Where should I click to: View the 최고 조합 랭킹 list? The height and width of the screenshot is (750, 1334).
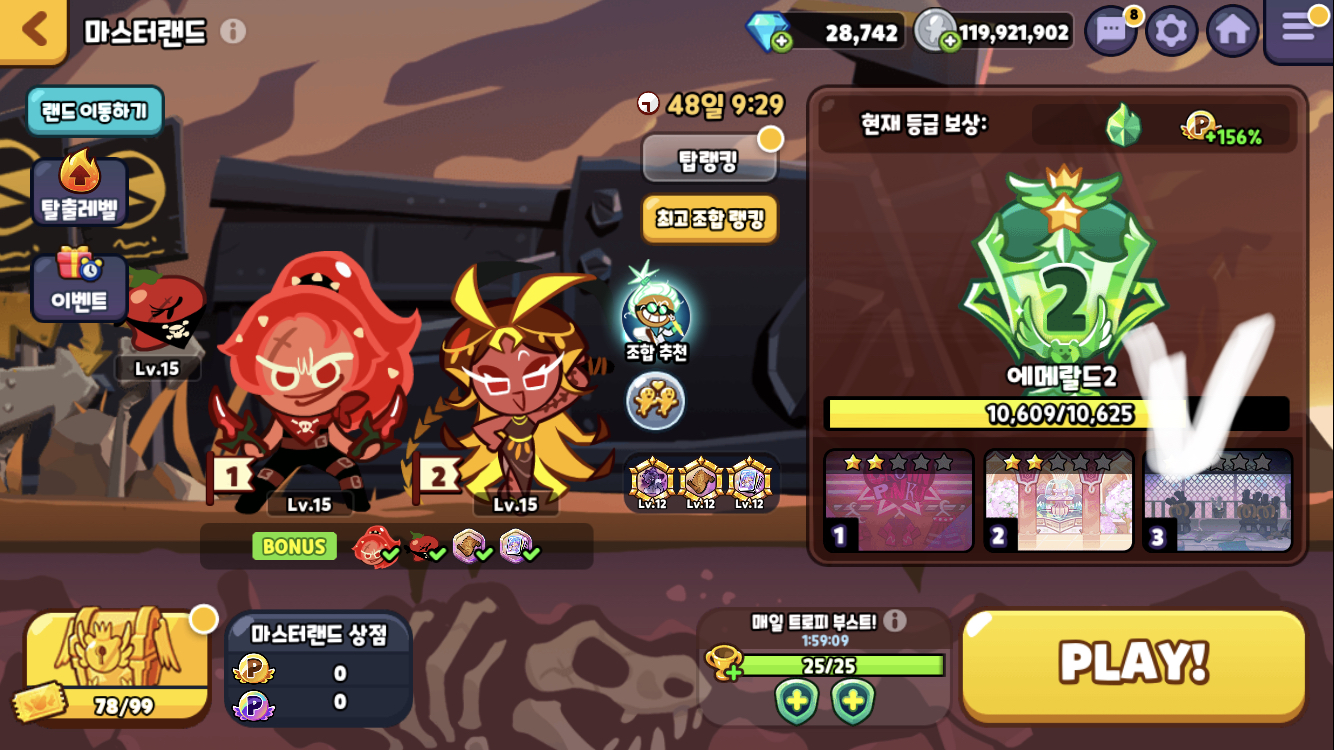(709, 218)
